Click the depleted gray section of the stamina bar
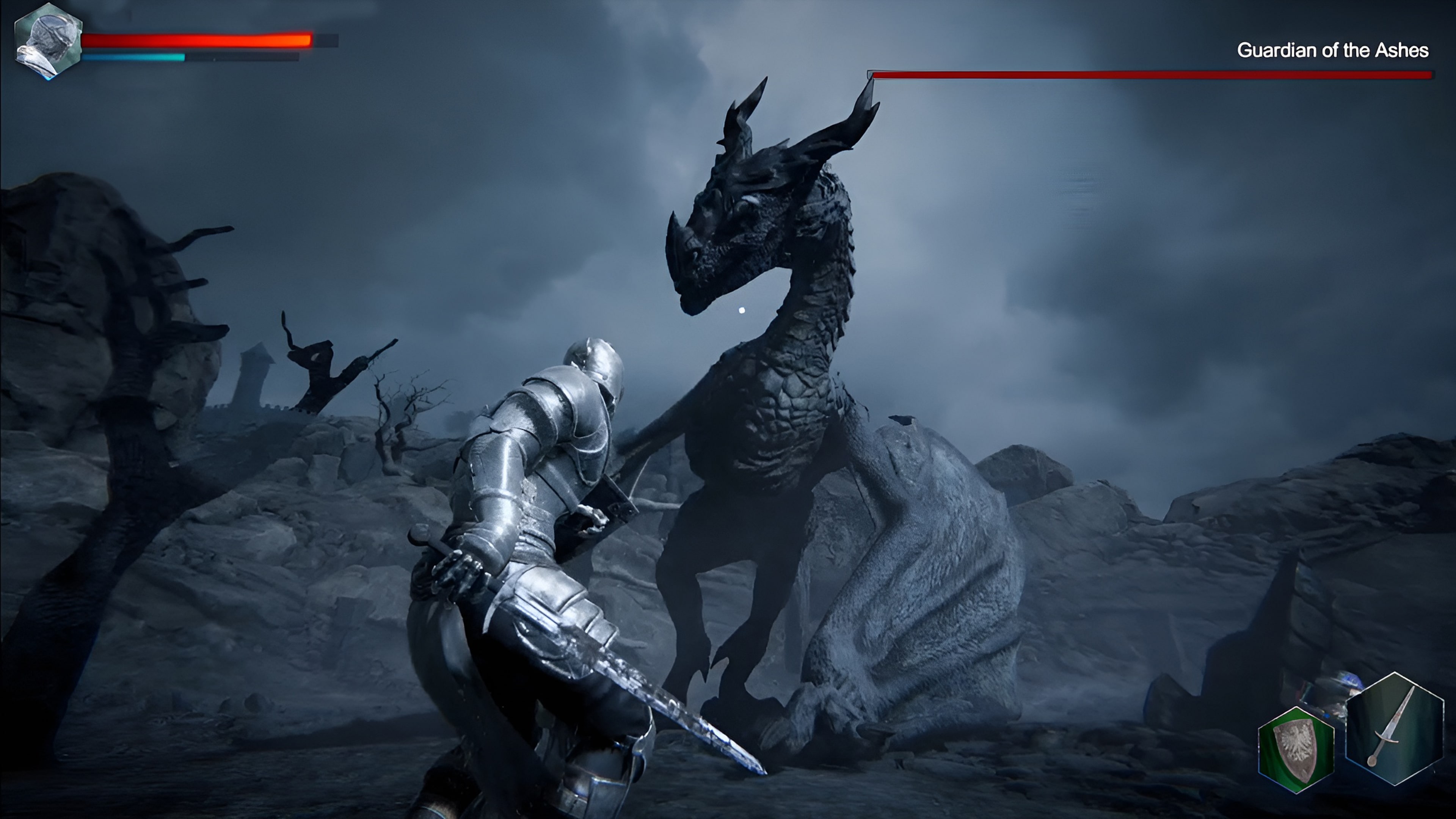 (x=243, y=57)
